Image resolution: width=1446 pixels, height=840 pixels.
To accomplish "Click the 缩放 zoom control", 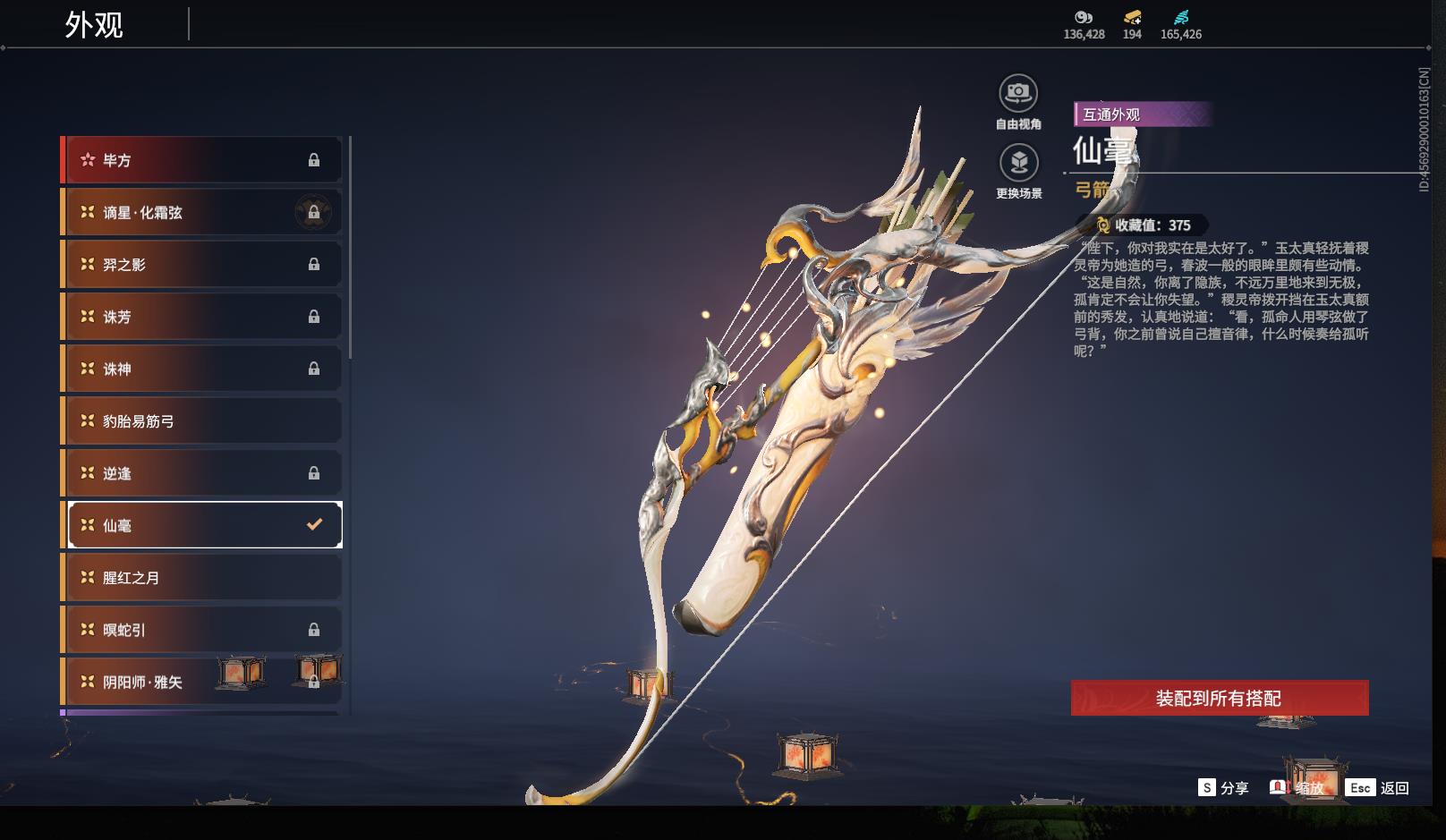I will coord(1297,788).
